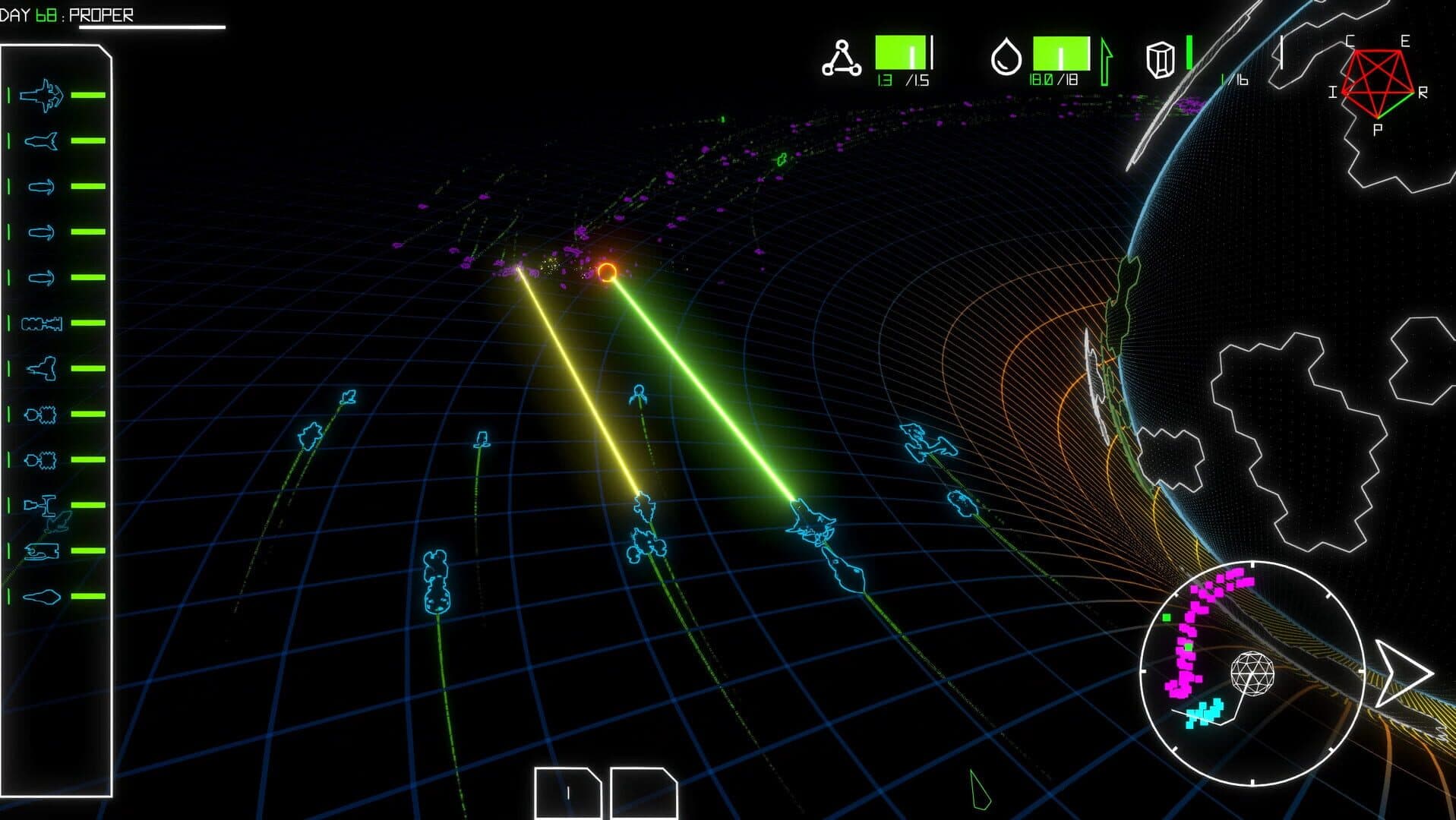Select the segmented long ship in the fleet list
The image size is (1456, 820).
pos(42,323)
